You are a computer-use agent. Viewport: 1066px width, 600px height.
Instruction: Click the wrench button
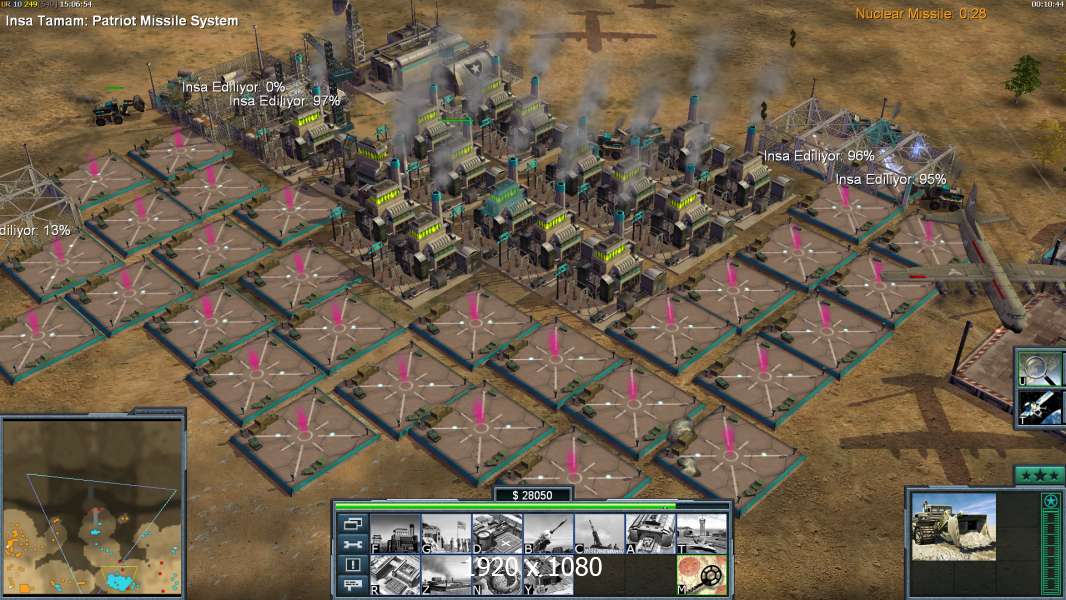point(352,545)
